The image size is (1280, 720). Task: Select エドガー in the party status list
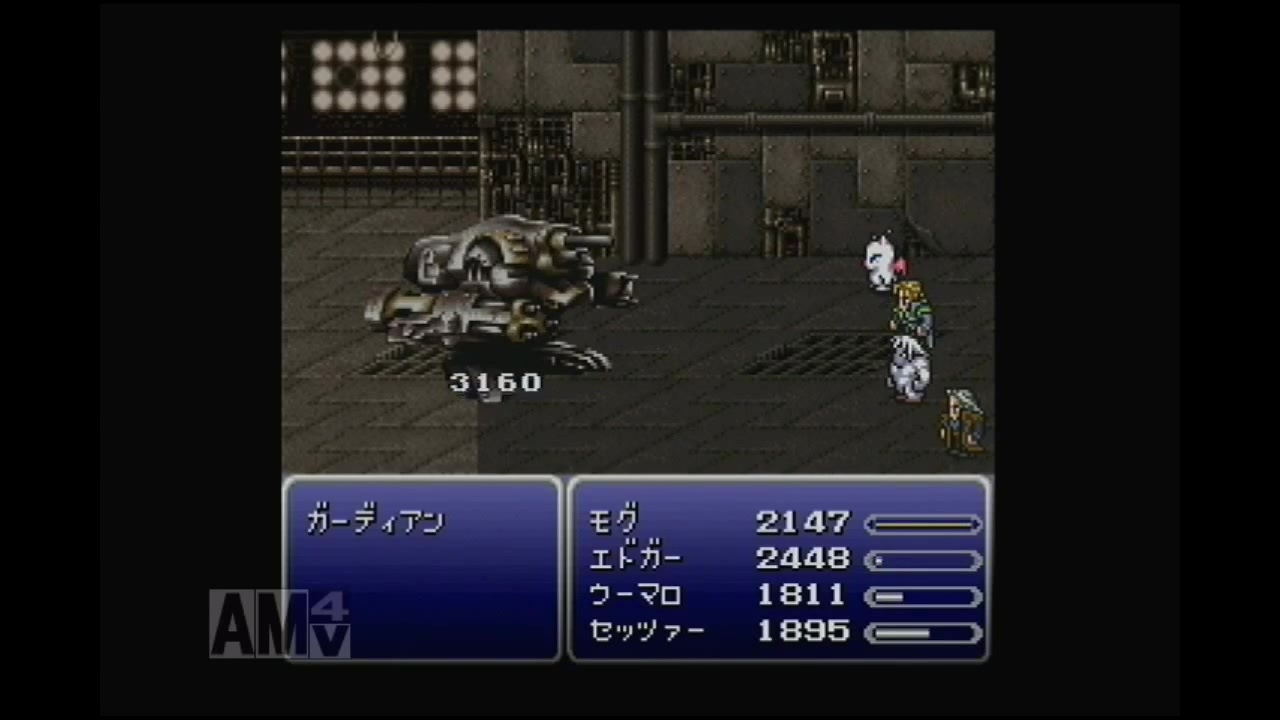pos(634,559)
